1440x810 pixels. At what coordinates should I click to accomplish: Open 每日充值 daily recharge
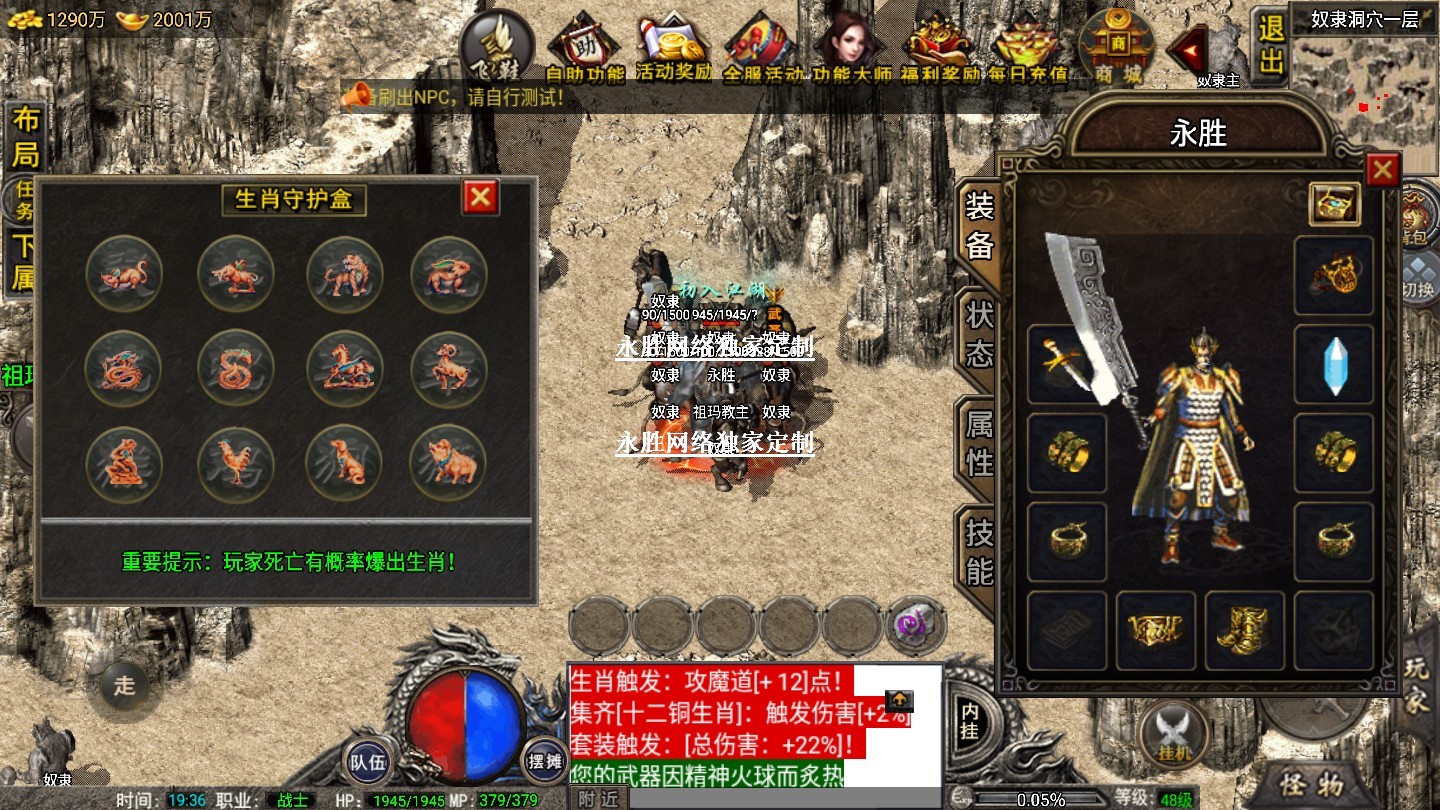tap(1027, 47)
